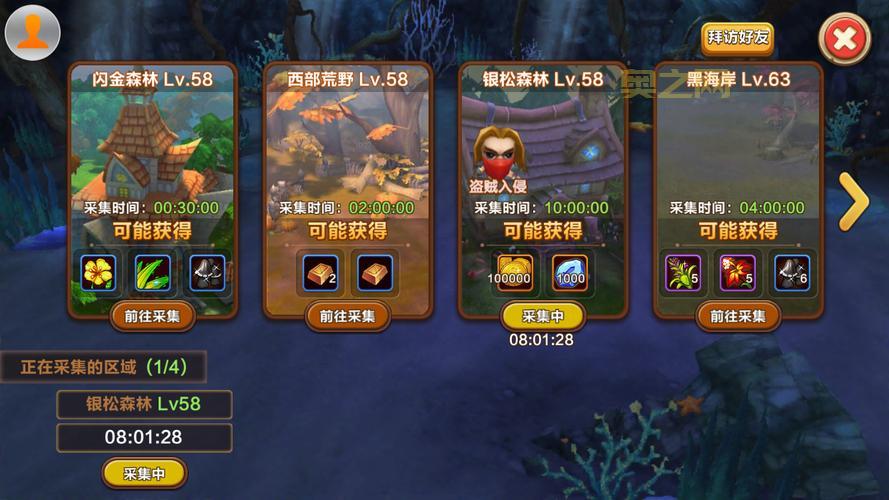Viewport: 889px width, 500px height.
Task: Close the gathering screen with red X
Action: pos(844,40)
